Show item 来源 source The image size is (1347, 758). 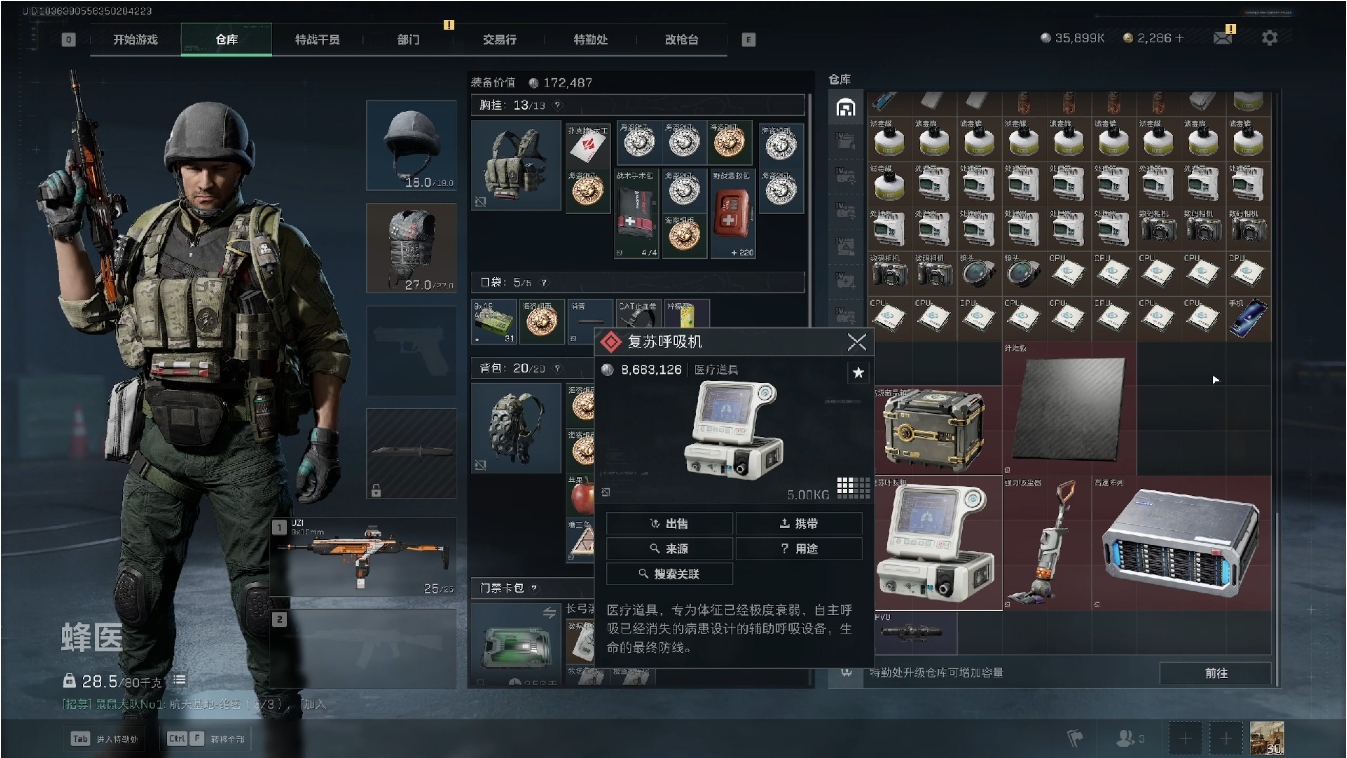pyautogui.click(x=669, y=549)
